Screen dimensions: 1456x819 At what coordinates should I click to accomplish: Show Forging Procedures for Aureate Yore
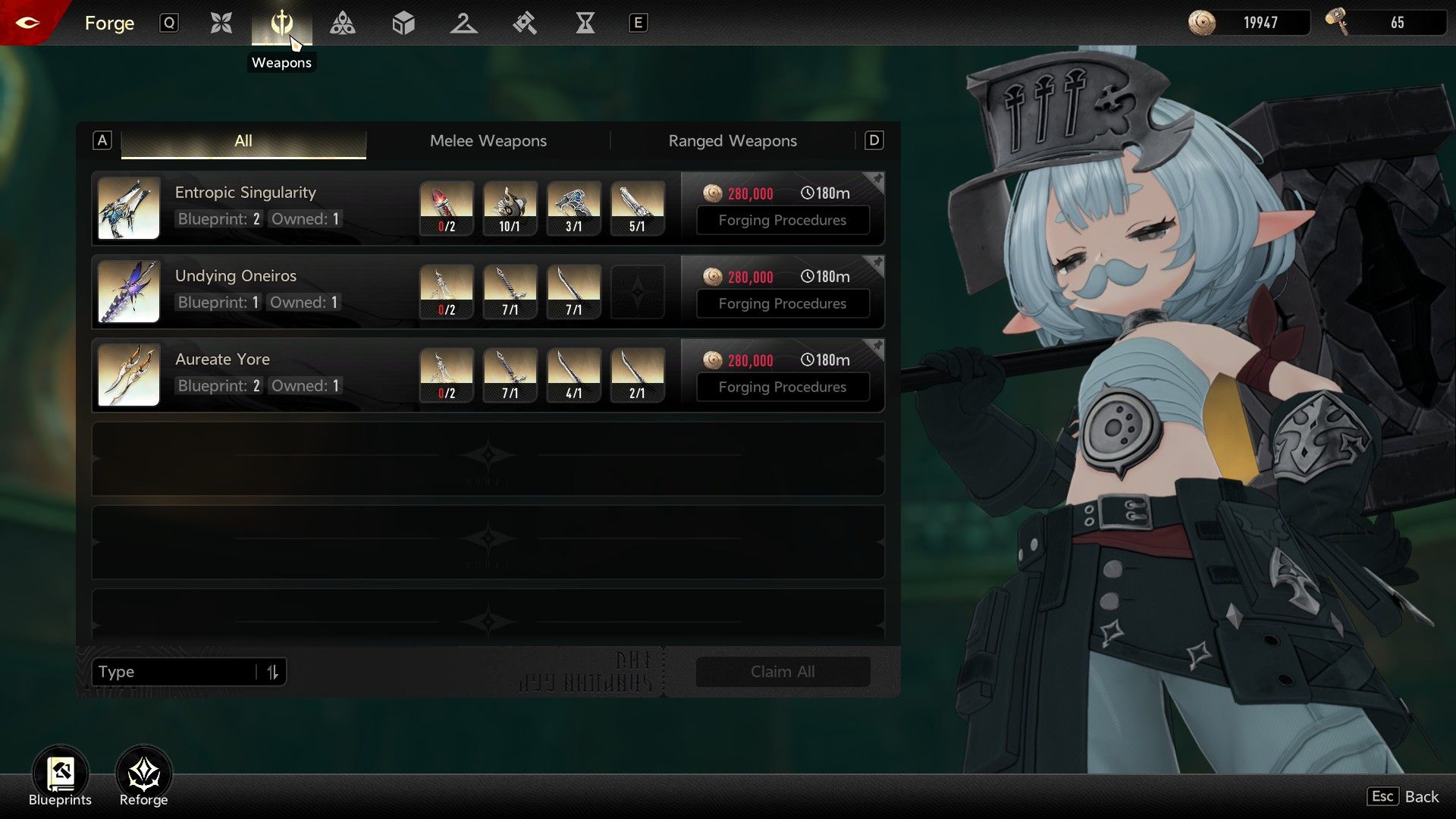pos(782,388)
